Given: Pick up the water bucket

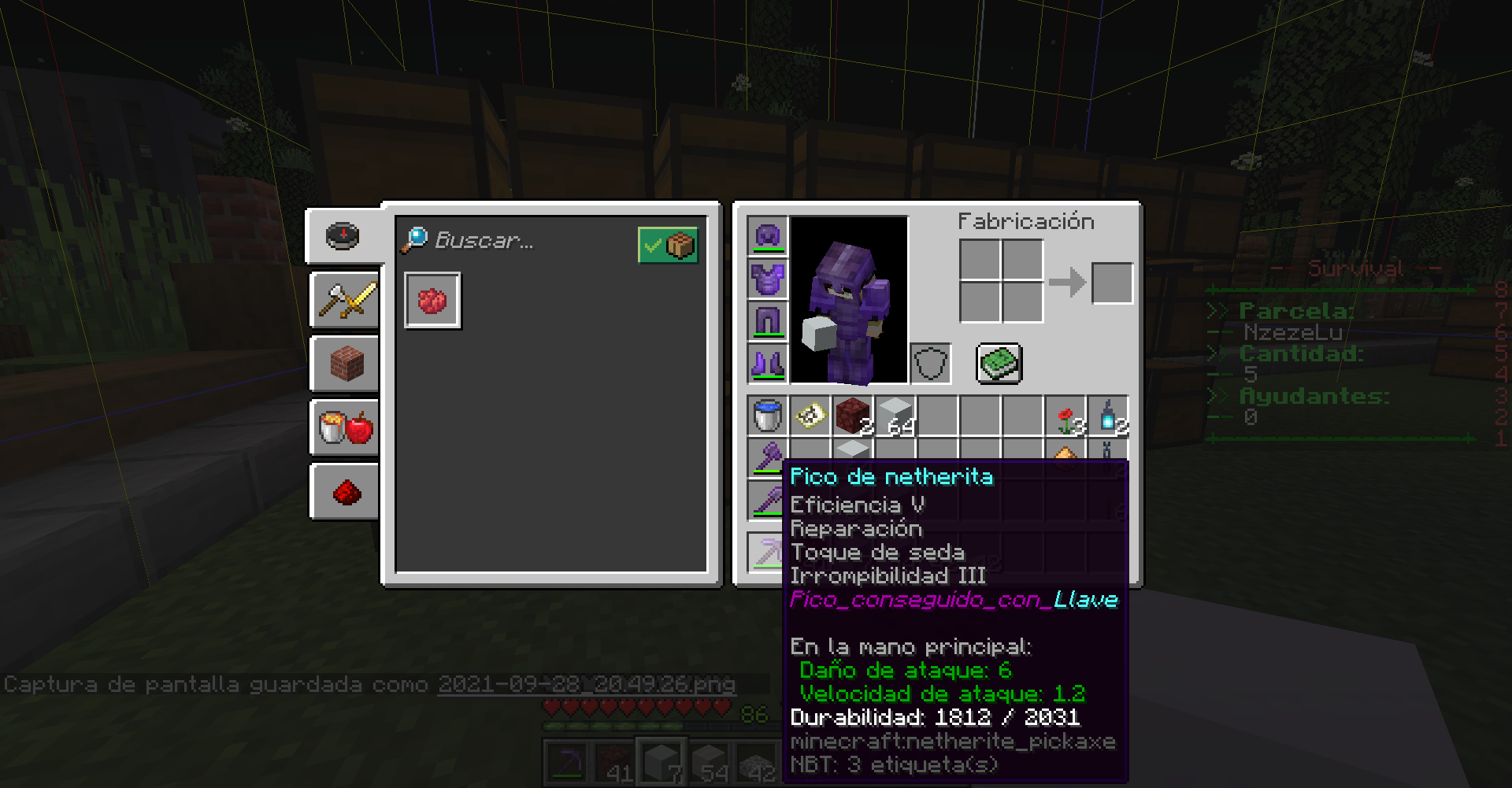Looking at the screenshot, I should (768, 416).
